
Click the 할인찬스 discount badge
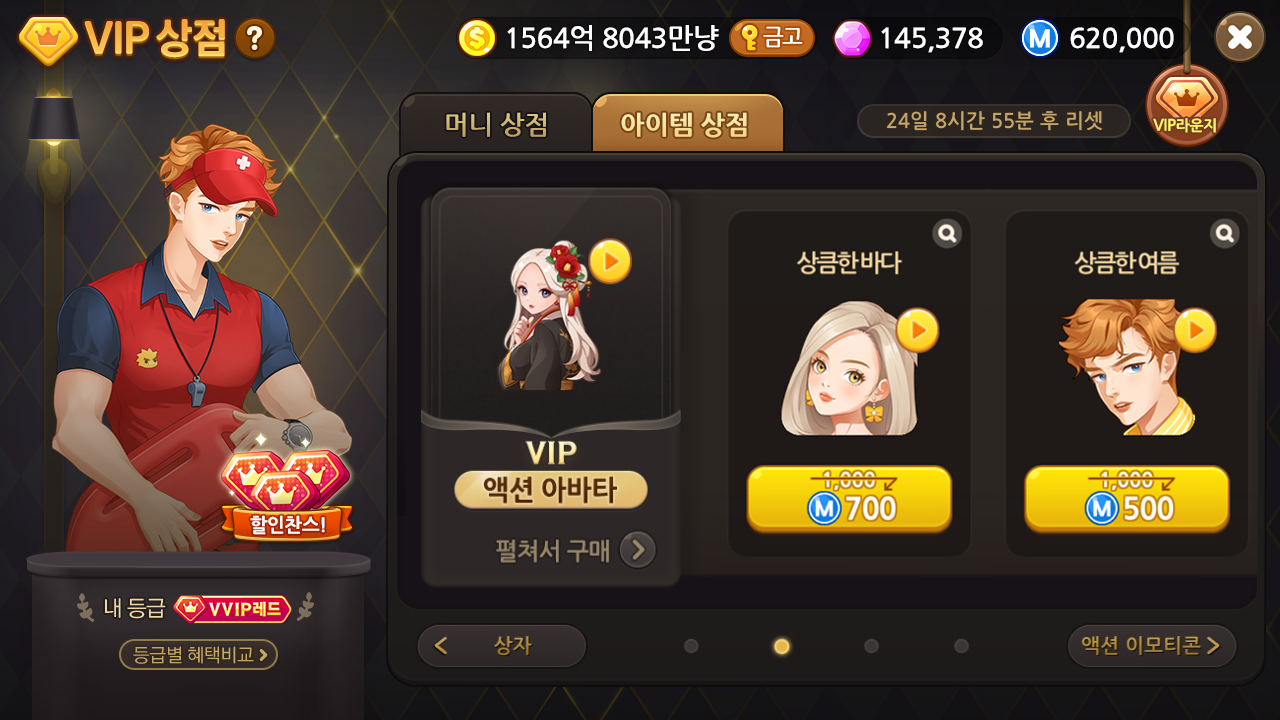[289, 522]
